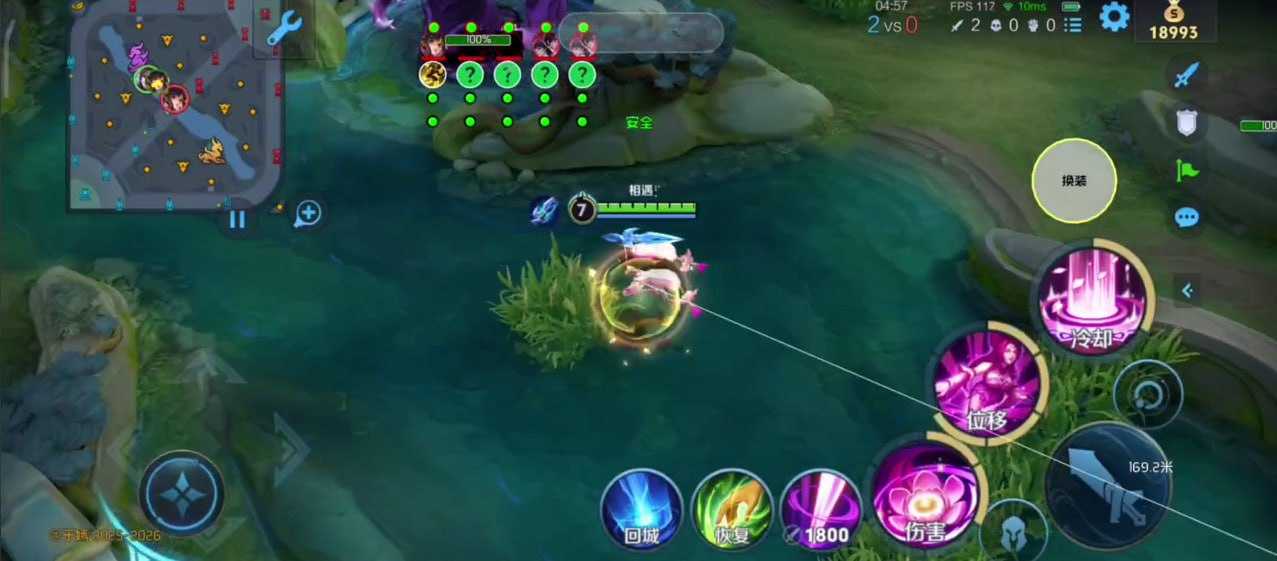Hit the sword basic attack button

(1106, 487)
